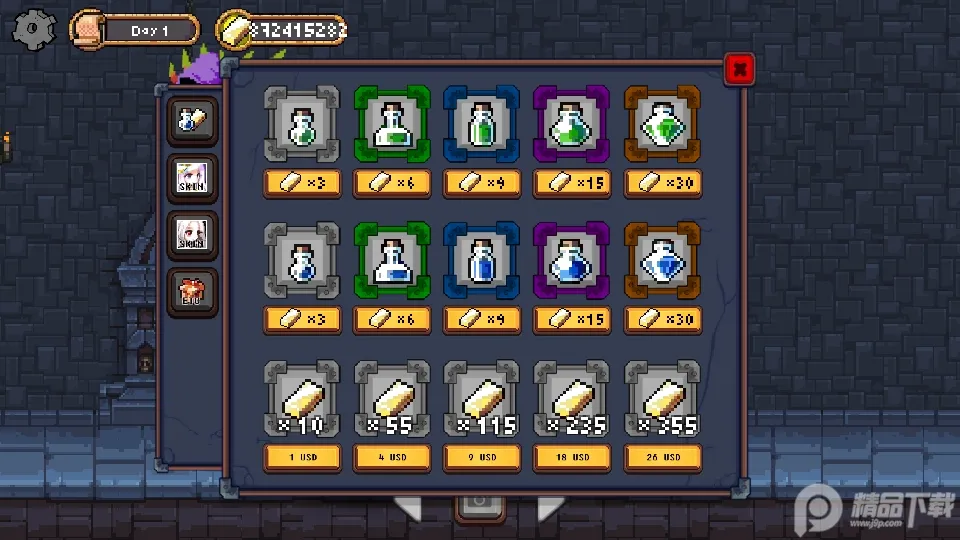Close the shop with the red X

tap(738, 68)
